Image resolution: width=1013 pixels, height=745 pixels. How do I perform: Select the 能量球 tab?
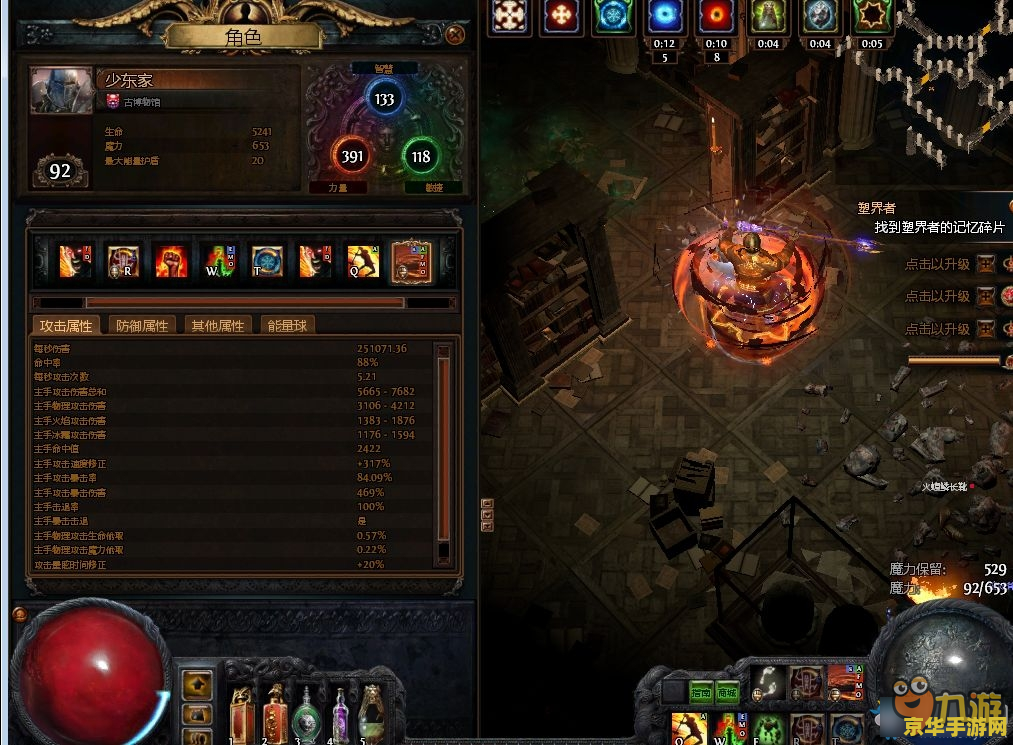287,325
